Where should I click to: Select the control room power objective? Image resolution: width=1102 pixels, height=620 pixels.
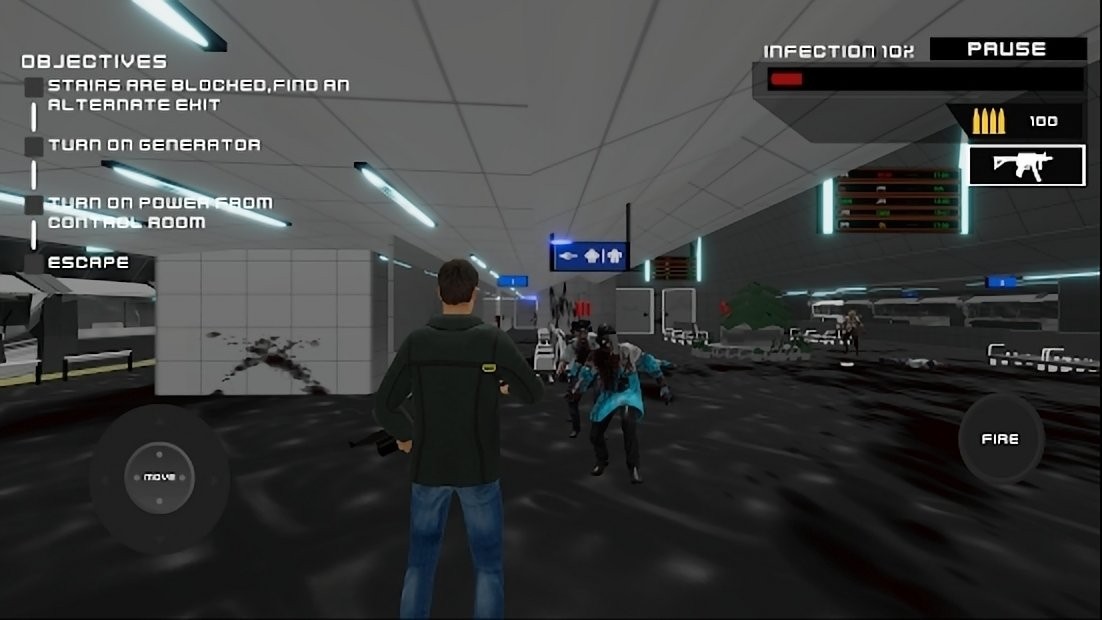click(x=159, y=212)
